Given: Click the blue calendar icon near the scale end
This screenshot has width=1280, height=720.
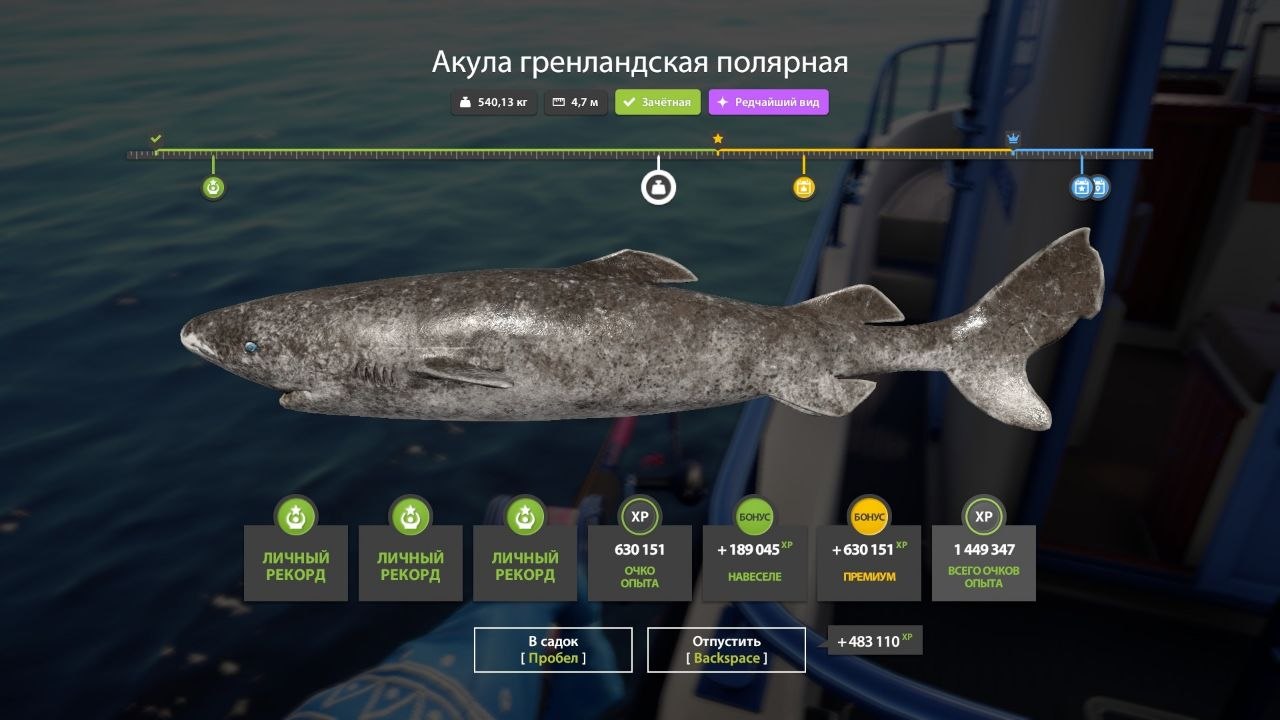Looking at the screenshot, I should click(1101, 187).
